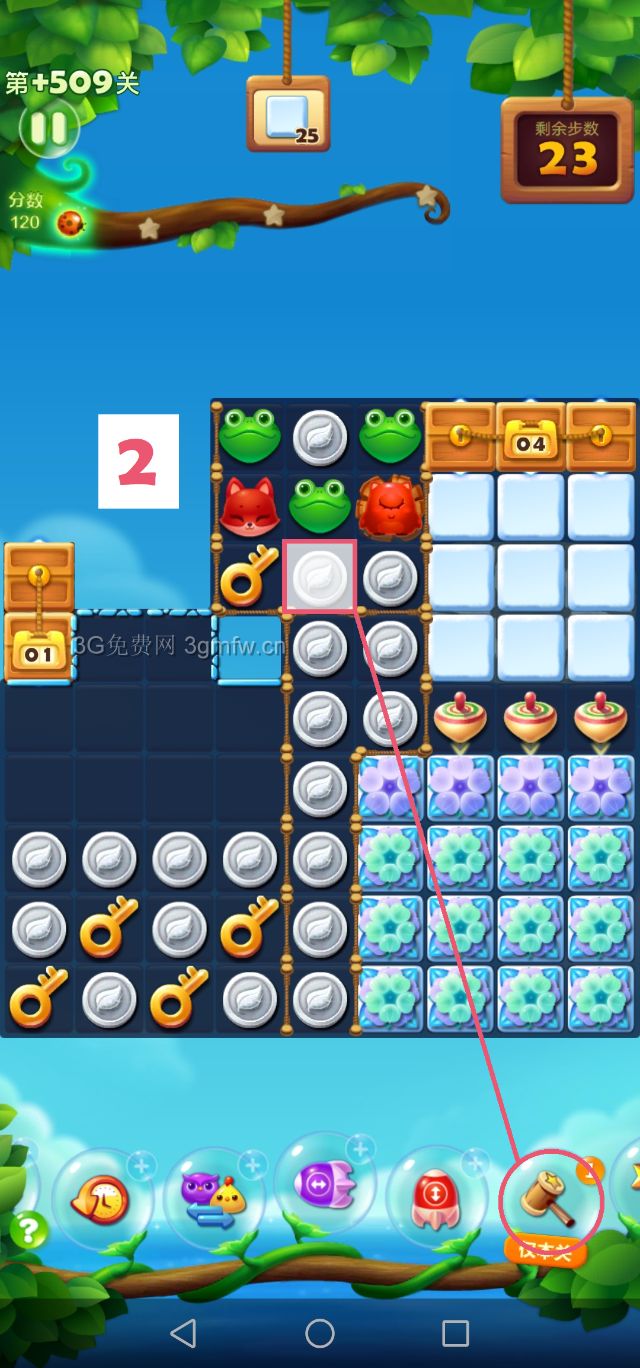Screen dimensions: 640x1368
Task: Select the gold key beside the highlighted coin
Action: [249, 577]
